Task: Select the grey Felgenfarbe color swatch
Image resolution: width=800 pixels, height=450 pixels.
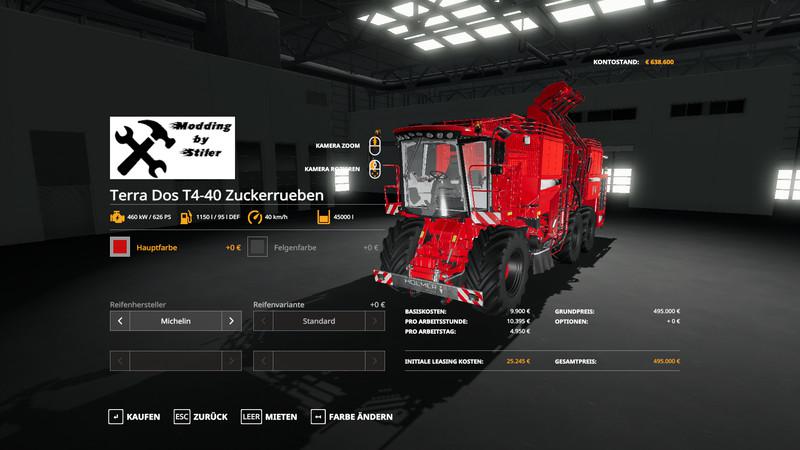Action: (x=258, y=247)
